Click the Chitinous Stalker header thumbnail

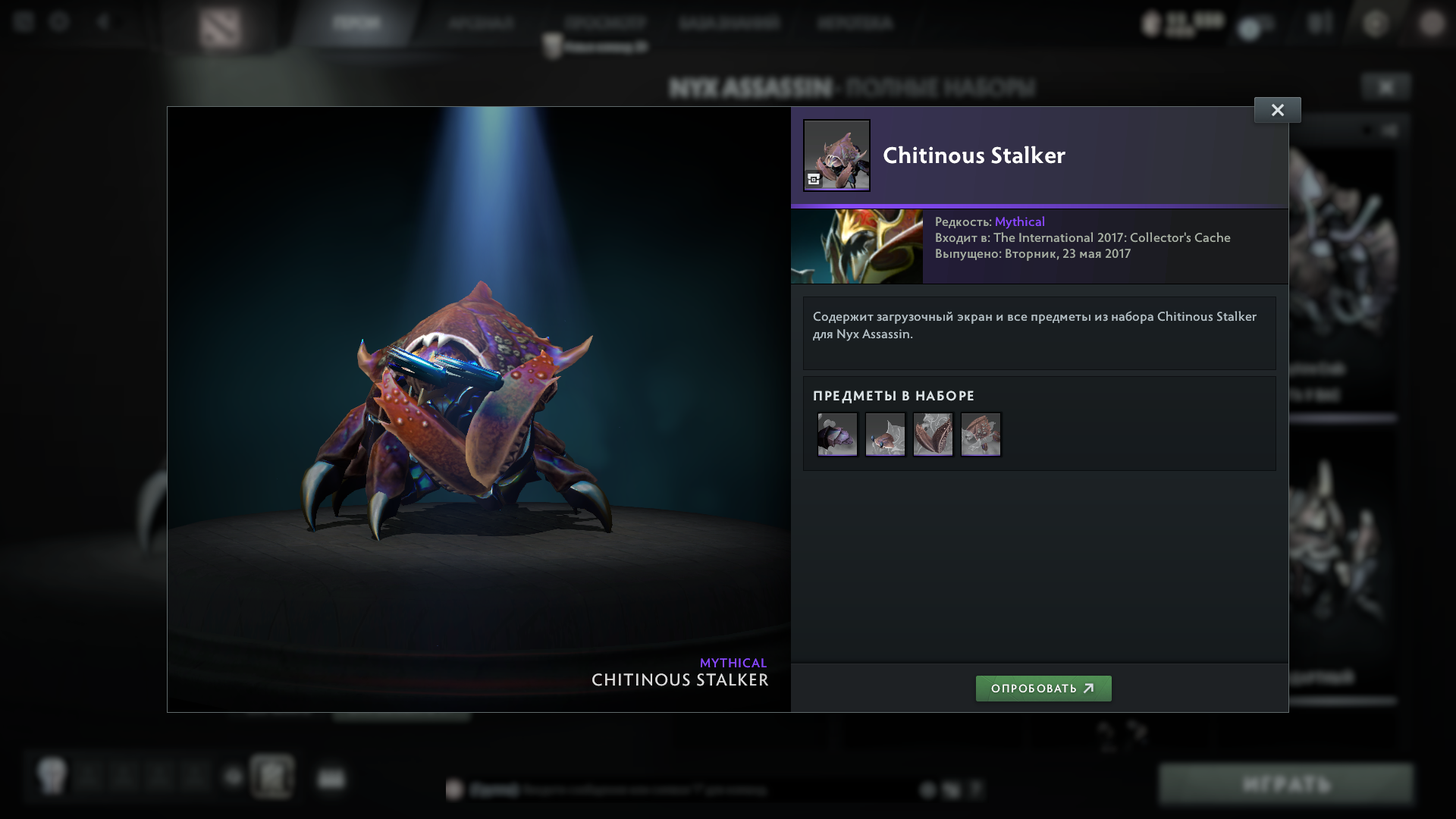tap(836, 155)
